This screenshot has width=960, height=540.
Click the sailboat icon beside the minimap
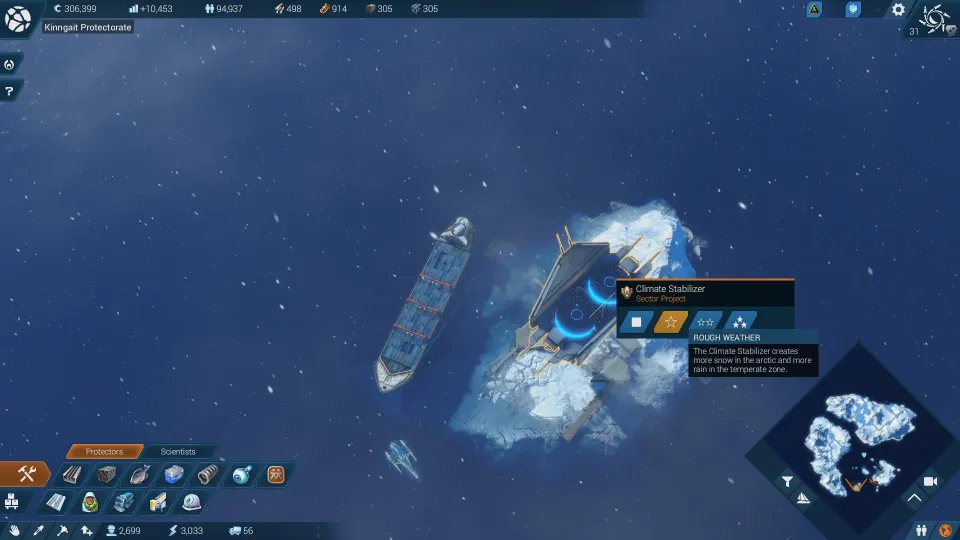coord(804,497)
